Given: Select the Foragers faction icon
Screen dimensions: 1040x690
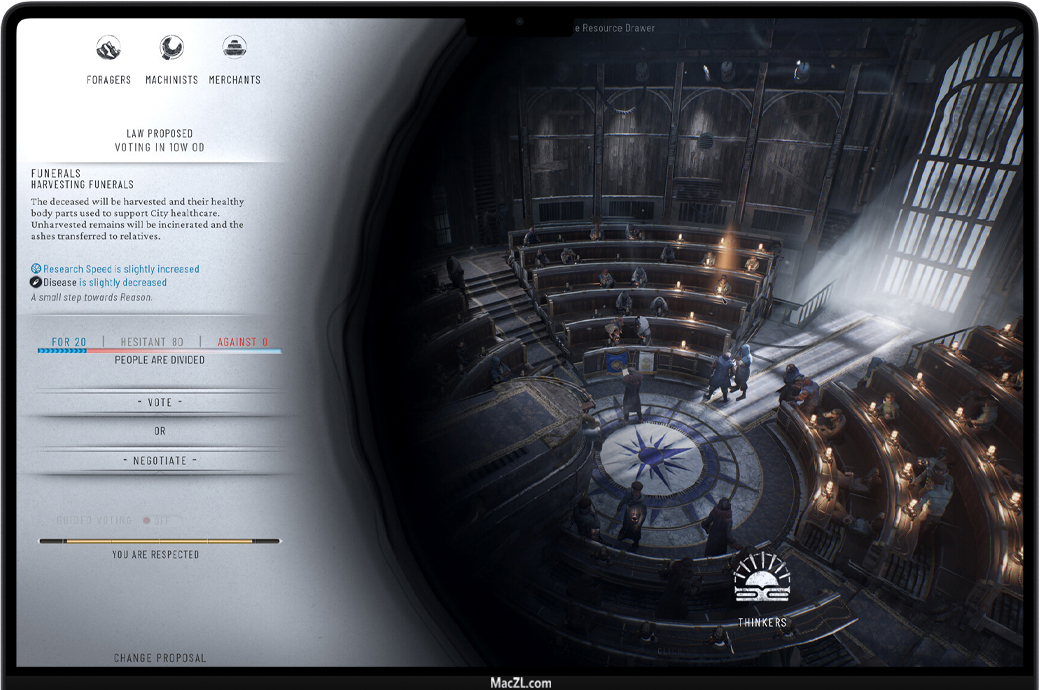Looking at the screenshot, I should tap(108, 48).
